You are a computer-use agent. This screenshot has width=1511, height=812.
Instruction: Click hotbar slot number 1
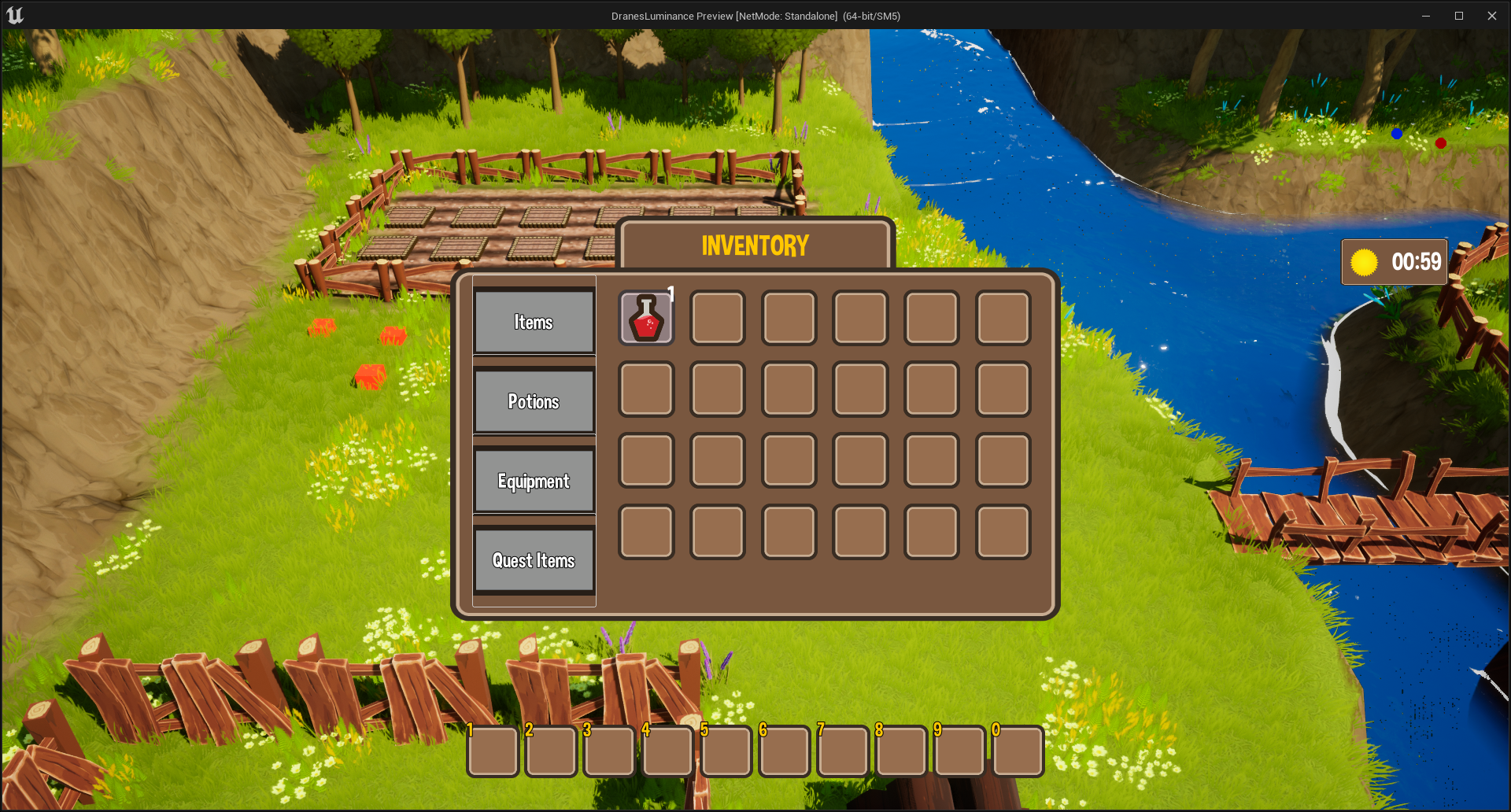point(493,751)
